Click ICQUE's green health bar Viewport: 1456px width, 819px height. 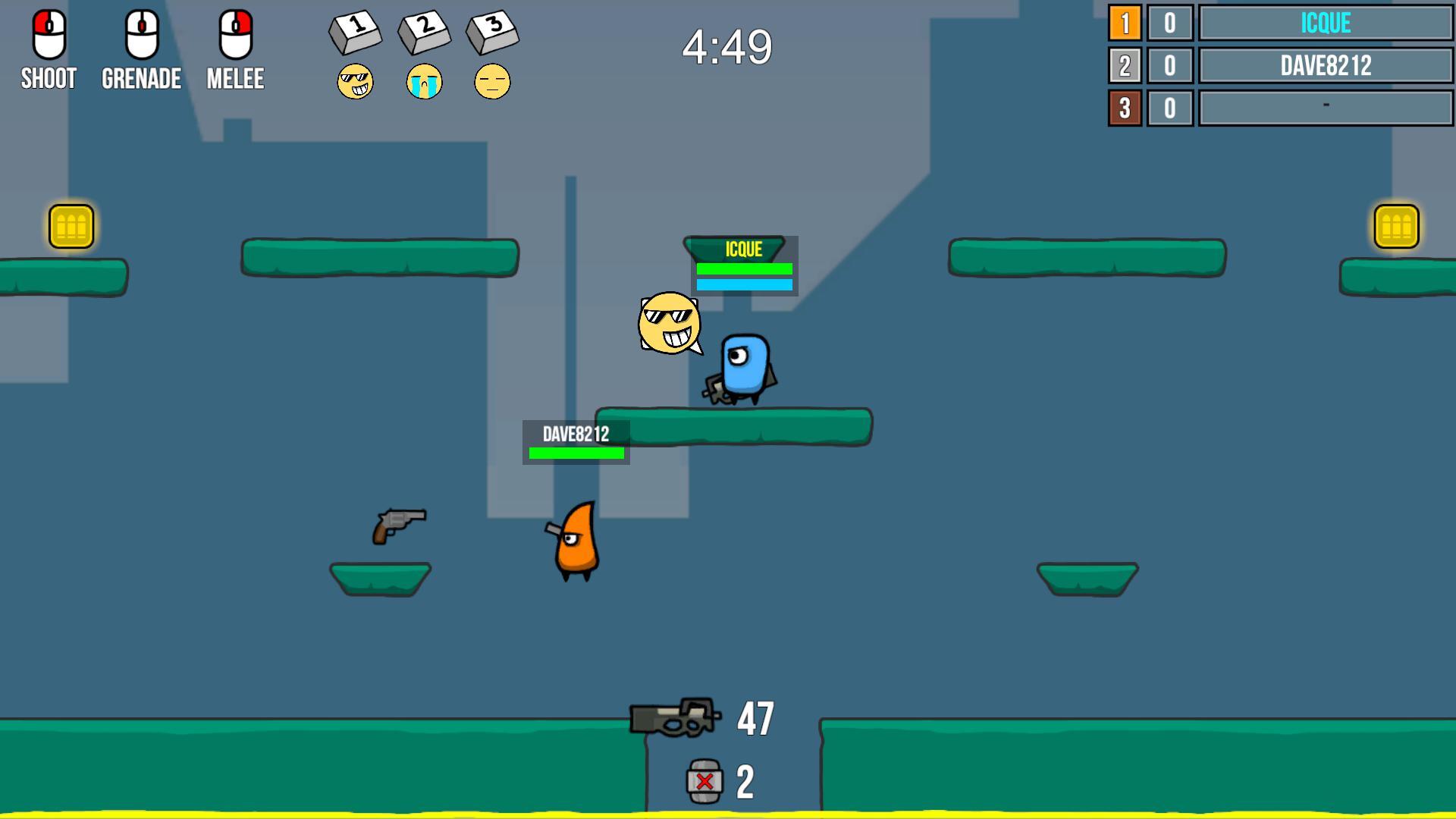pyautogui.click(x=743, y=270)
